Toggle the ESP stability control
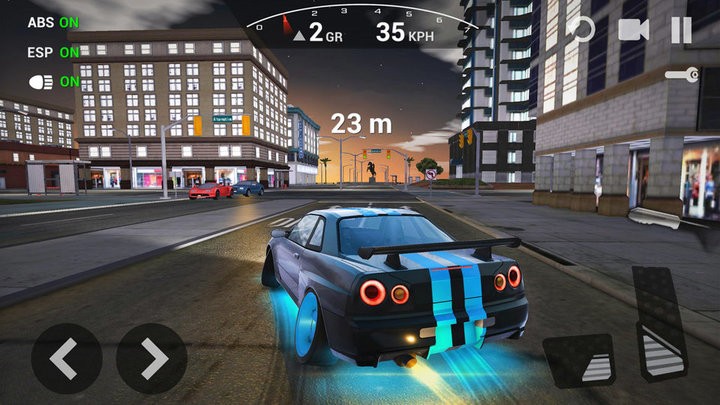The image size is (720, 405). (x=53, y=51)
